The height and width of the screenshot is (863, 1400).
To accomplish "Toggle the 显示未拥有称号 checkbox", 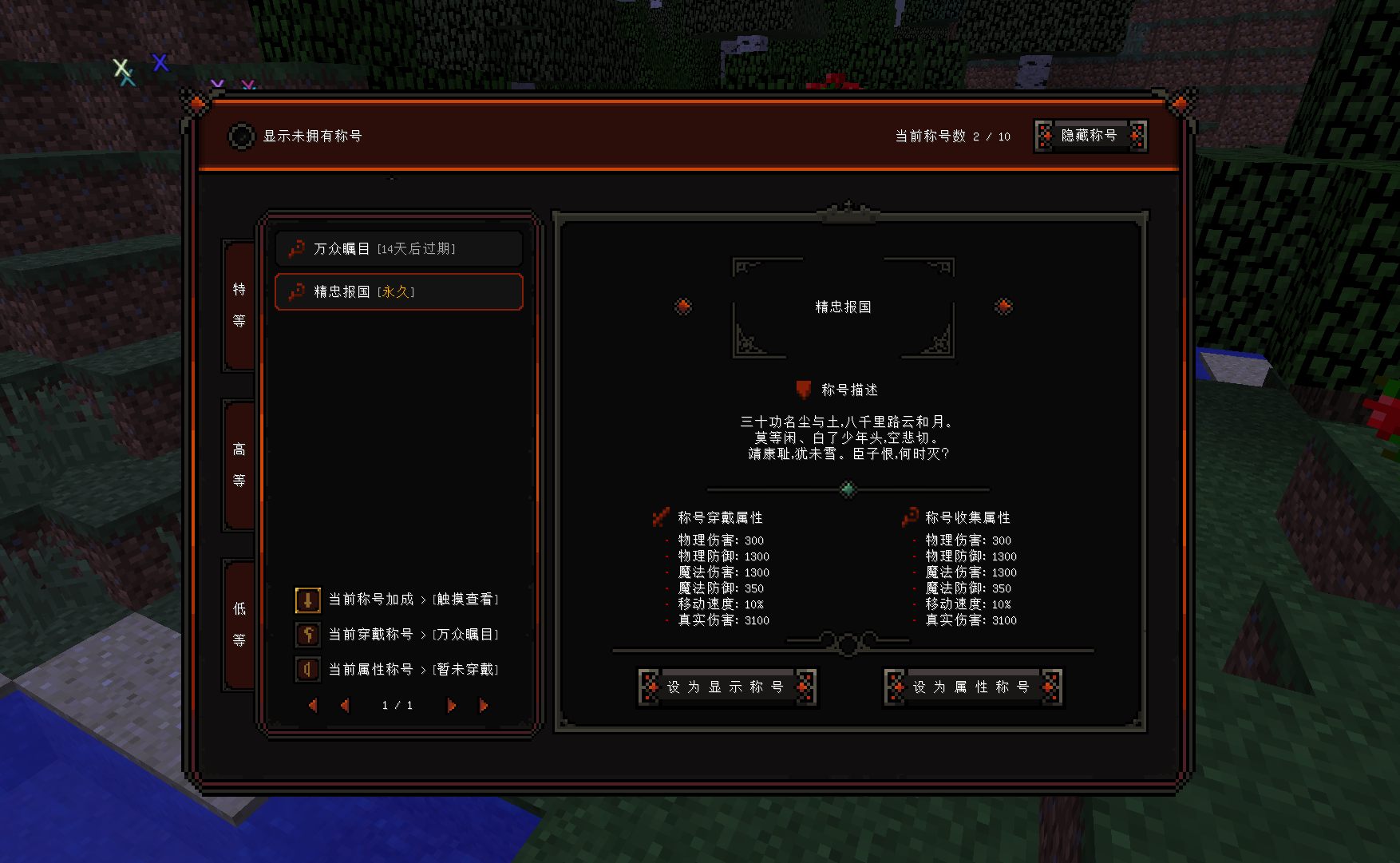I will point(241,137).
